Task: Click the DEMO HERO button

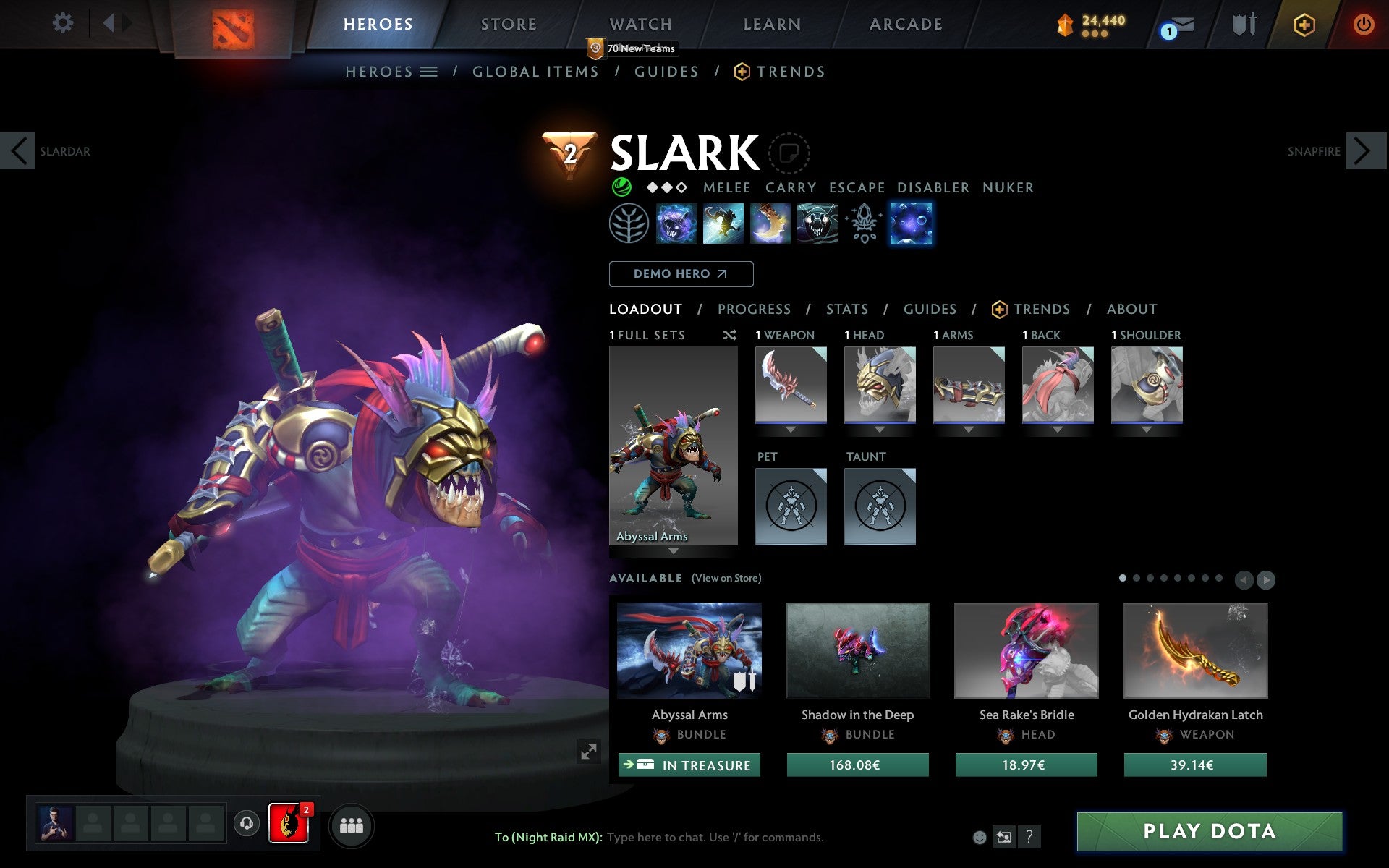Action: pyautogui.click(x=681, y=274)
